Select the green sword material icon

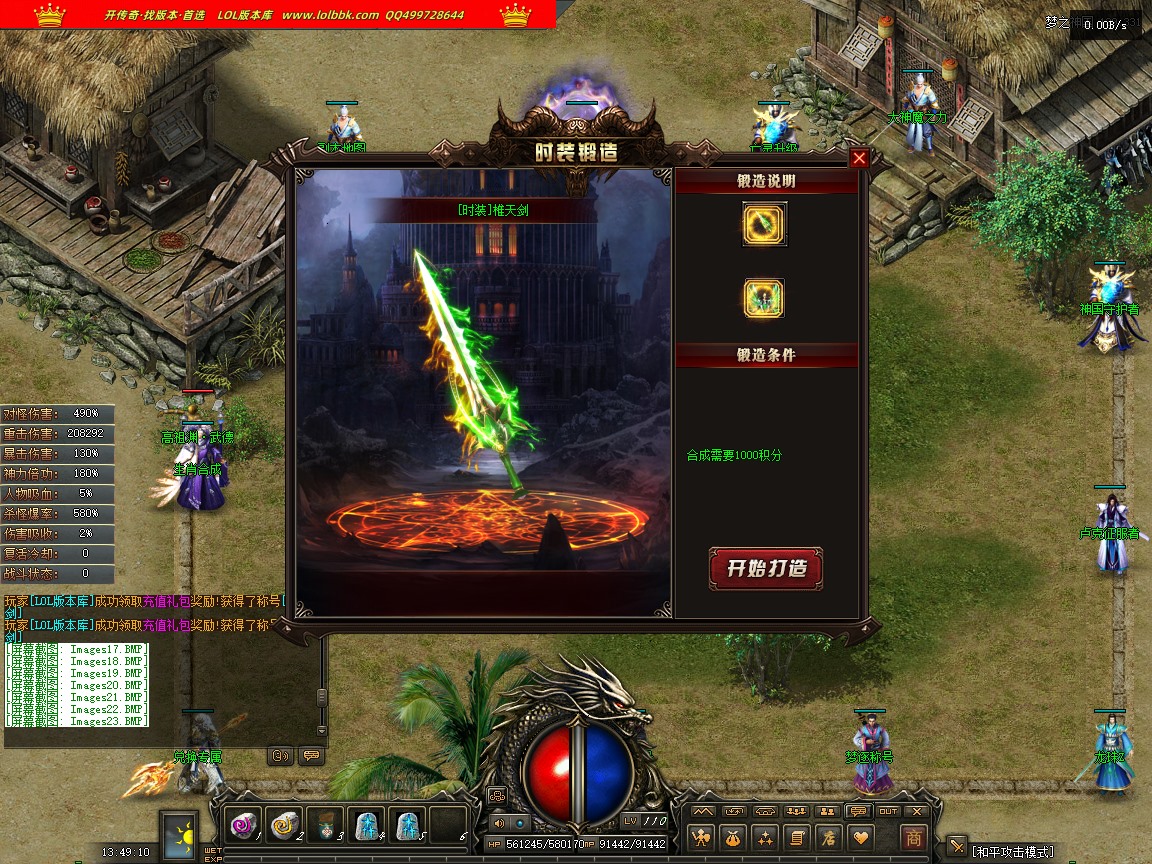[x=765, y=224]
